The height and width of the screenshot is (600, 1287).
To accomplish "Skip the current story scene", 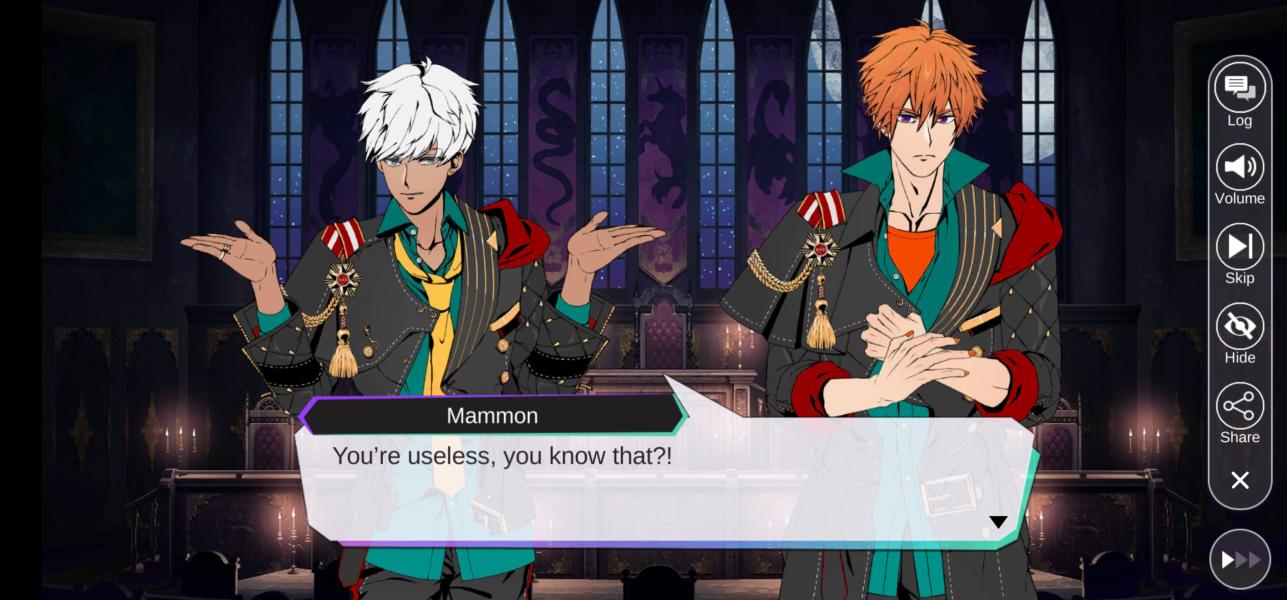I will (x=1239, y=247).
